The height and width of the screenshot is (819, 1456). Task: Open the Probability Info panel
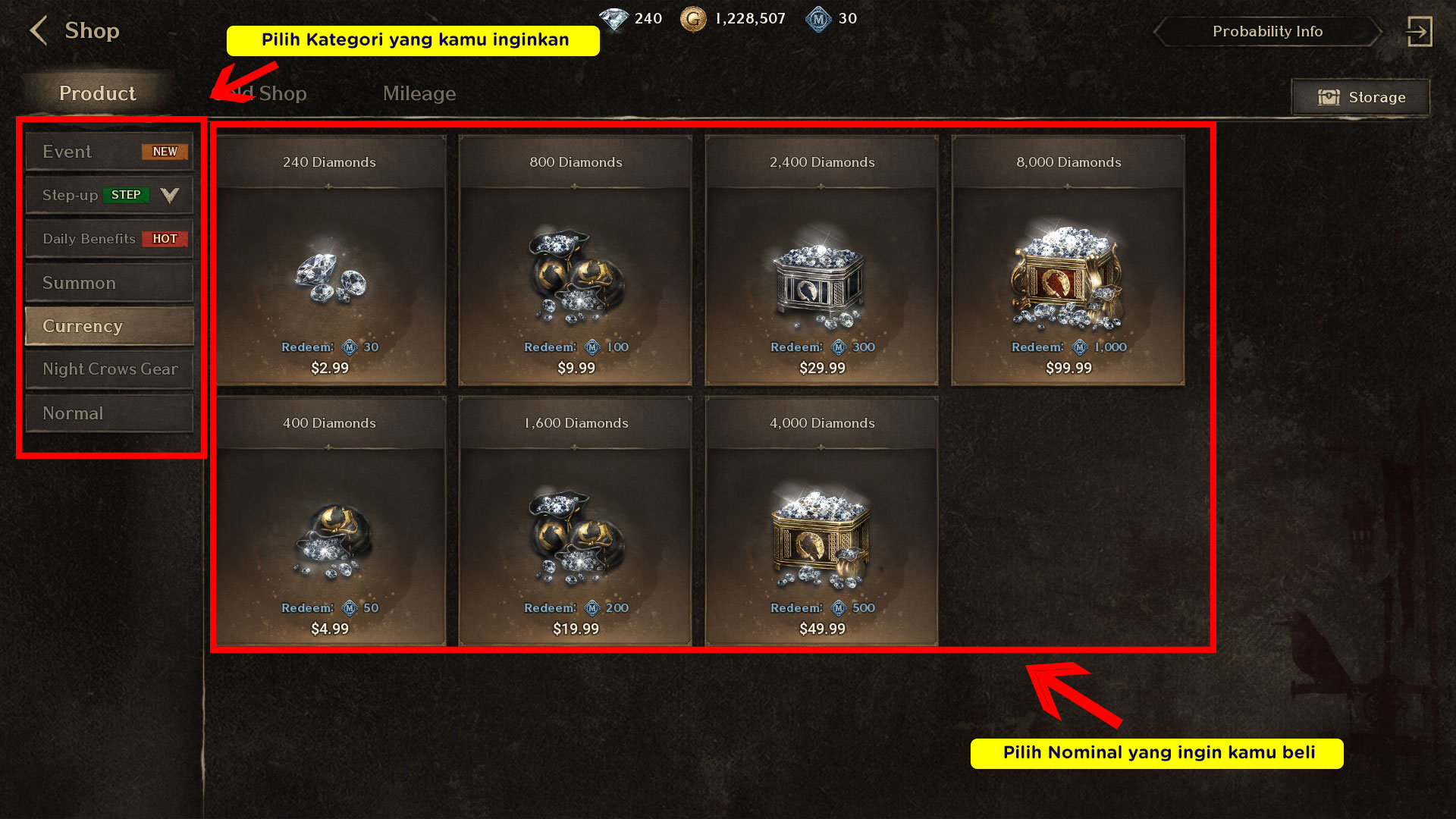[1266, 32]
